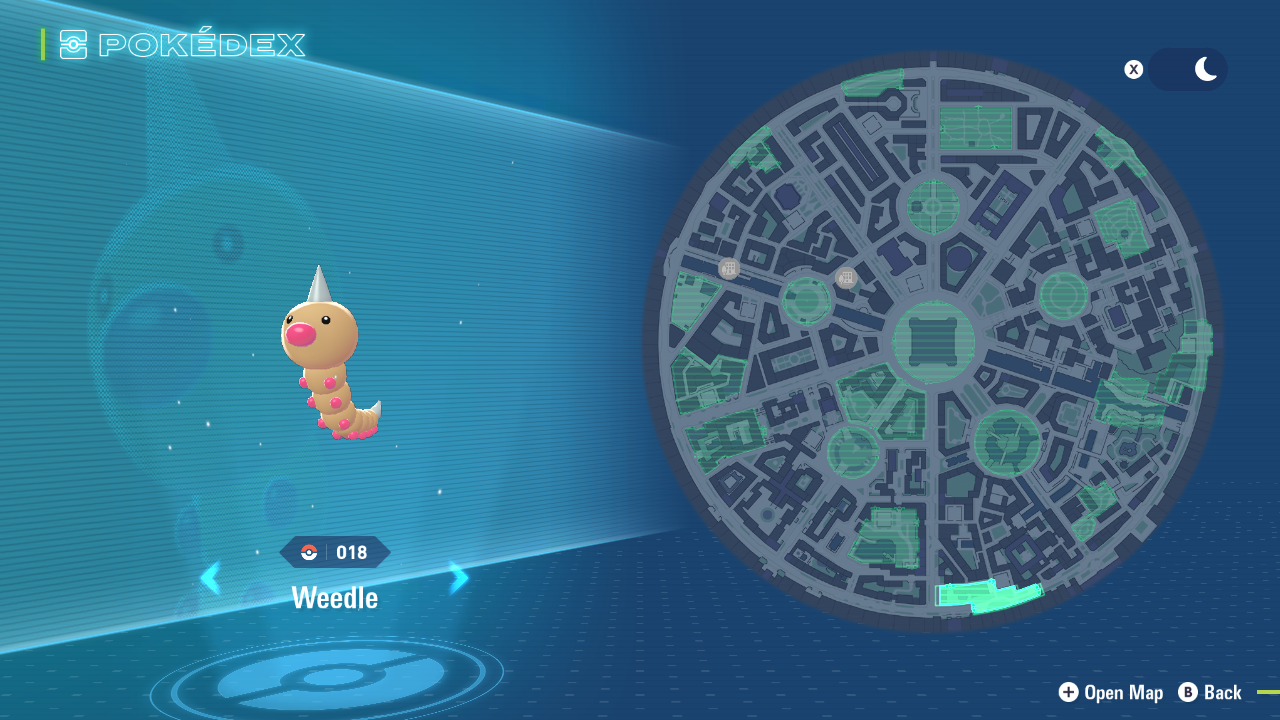Switch the day/night toggle to daytime
This screenshot has height=720, width=1280.
point(1172,69)
